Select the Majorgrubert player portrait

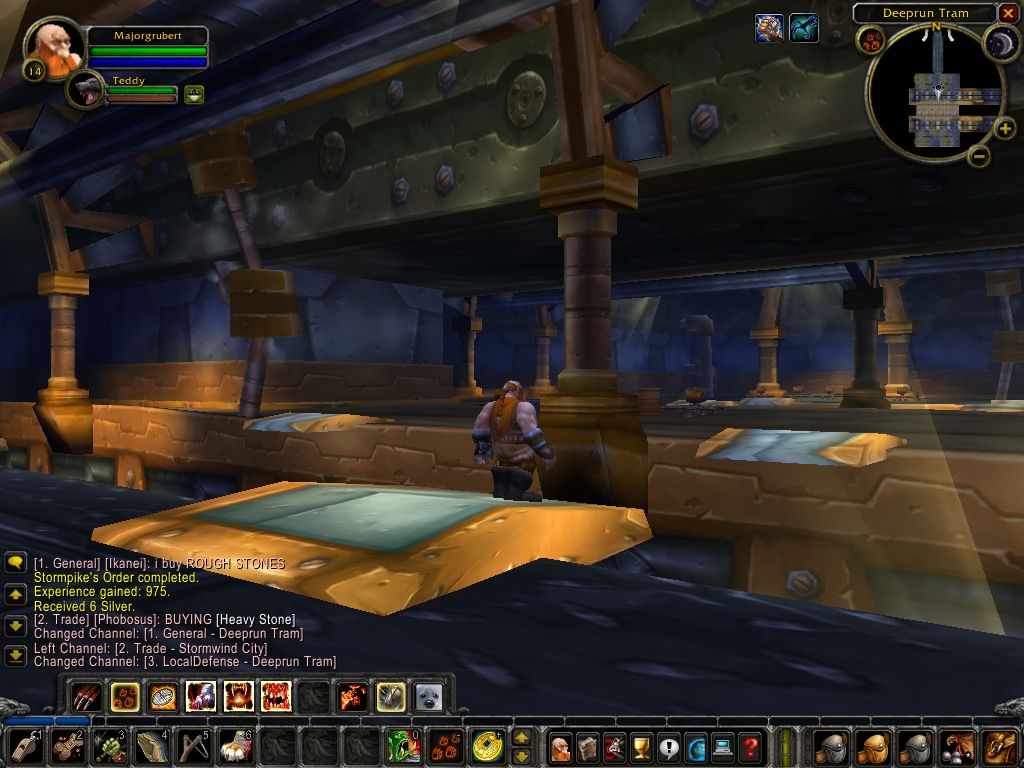point(53,47)
